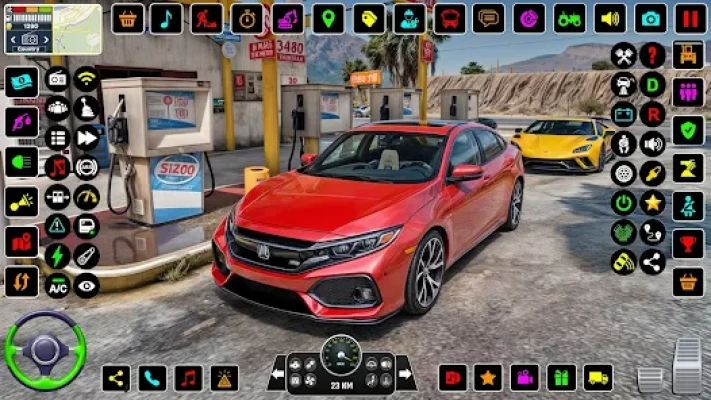
Task: Open the camera view icon
Action: (650, 18)
